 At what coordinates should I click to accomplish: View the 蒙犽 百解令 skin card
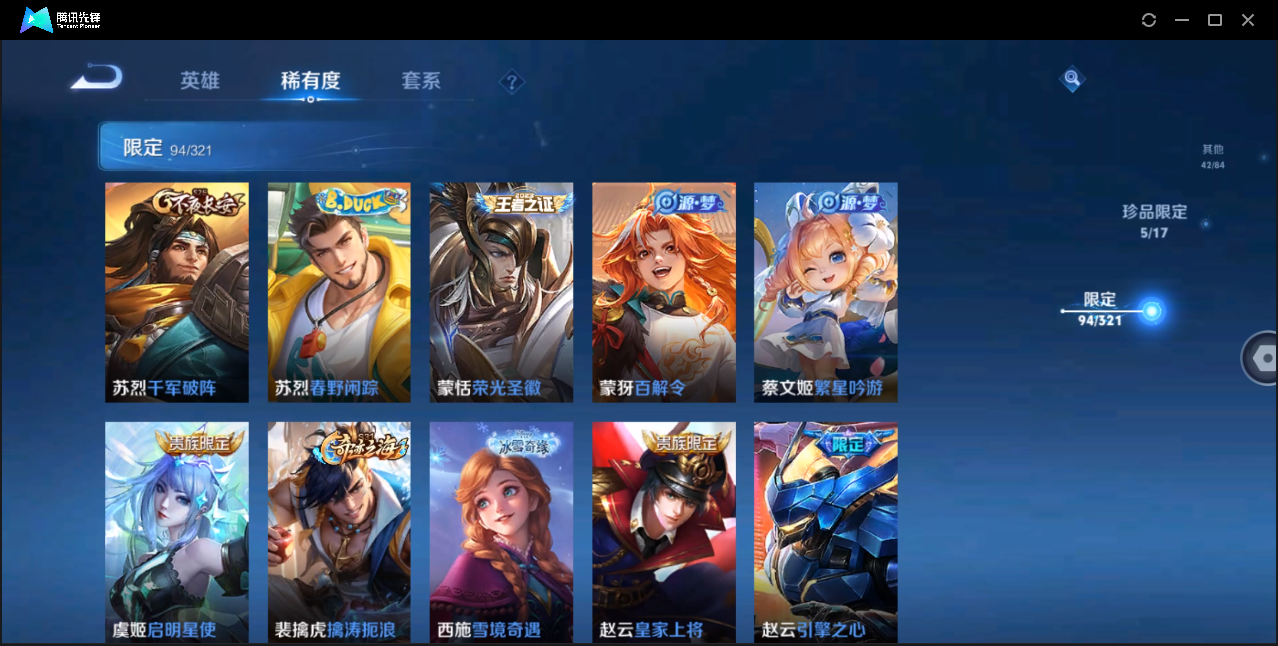coord(663,292)
